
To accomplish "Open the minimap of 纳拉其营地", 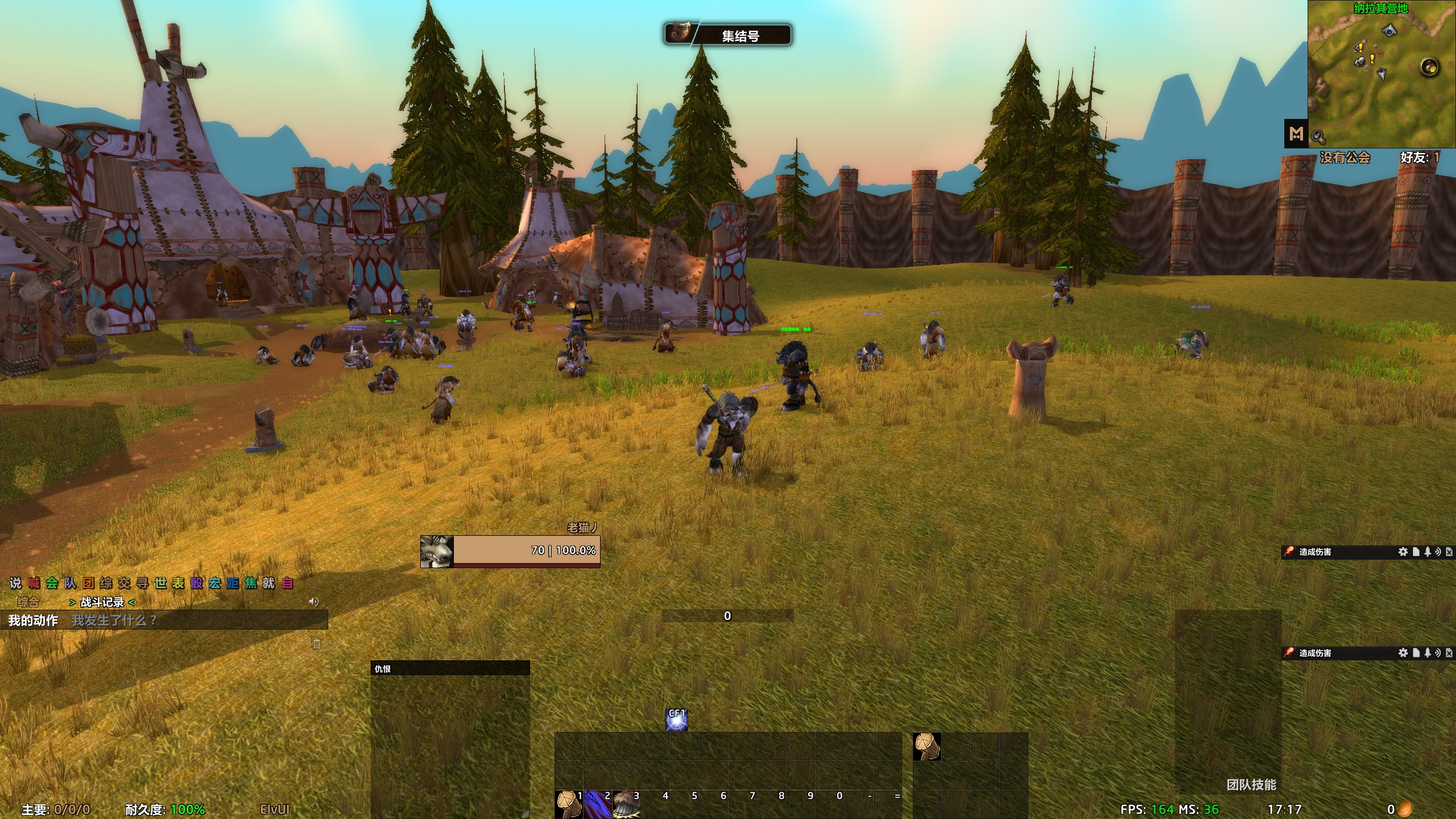I will (x=1381, y=80).
